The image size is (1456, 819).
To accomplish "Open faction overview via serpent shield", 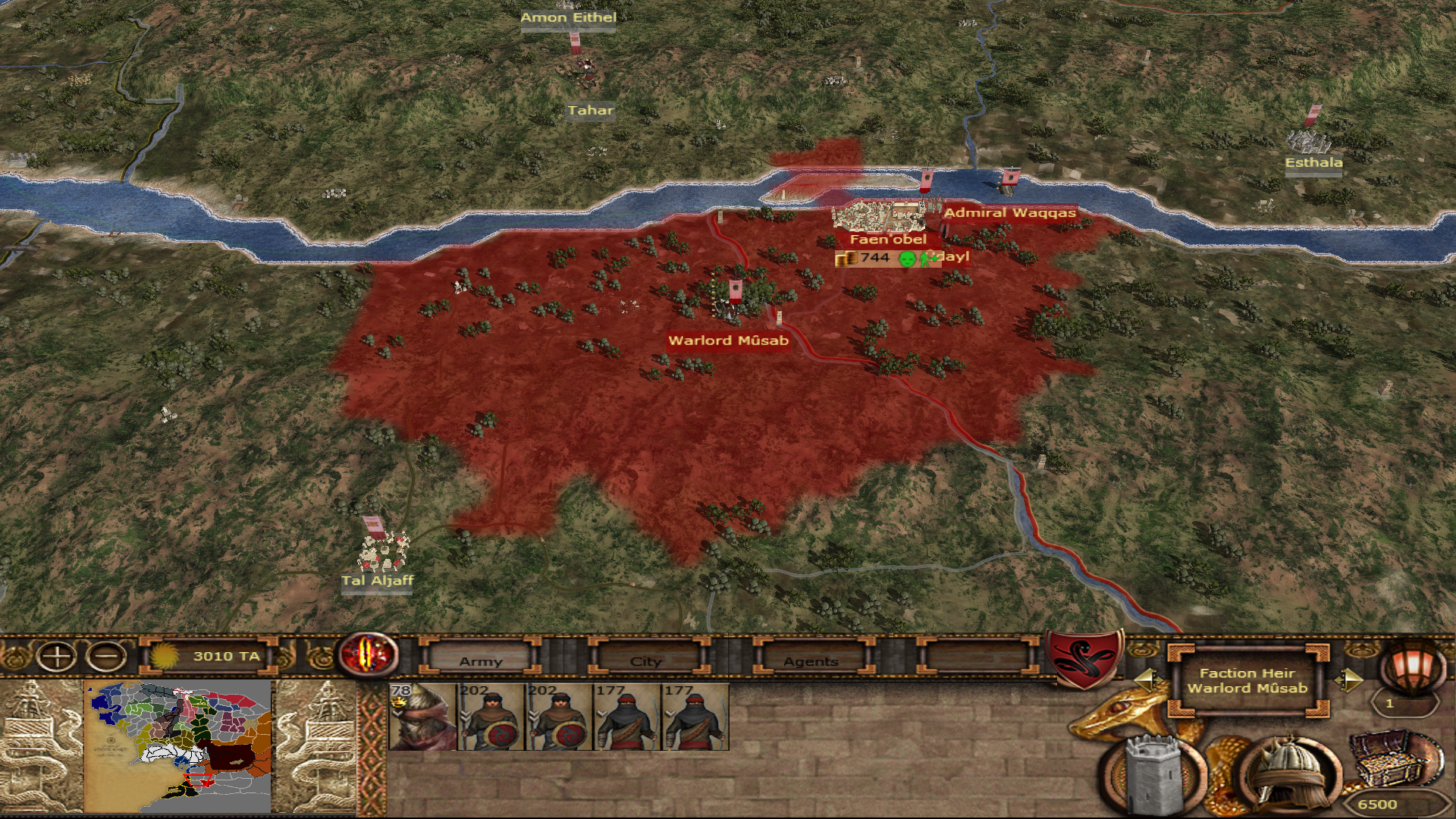I will tap(1084, 657).
